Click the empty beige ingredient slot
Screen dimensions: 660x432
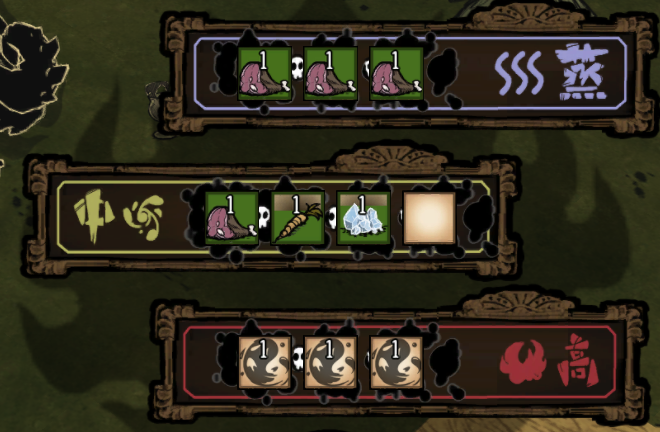(x=429, y=217)
